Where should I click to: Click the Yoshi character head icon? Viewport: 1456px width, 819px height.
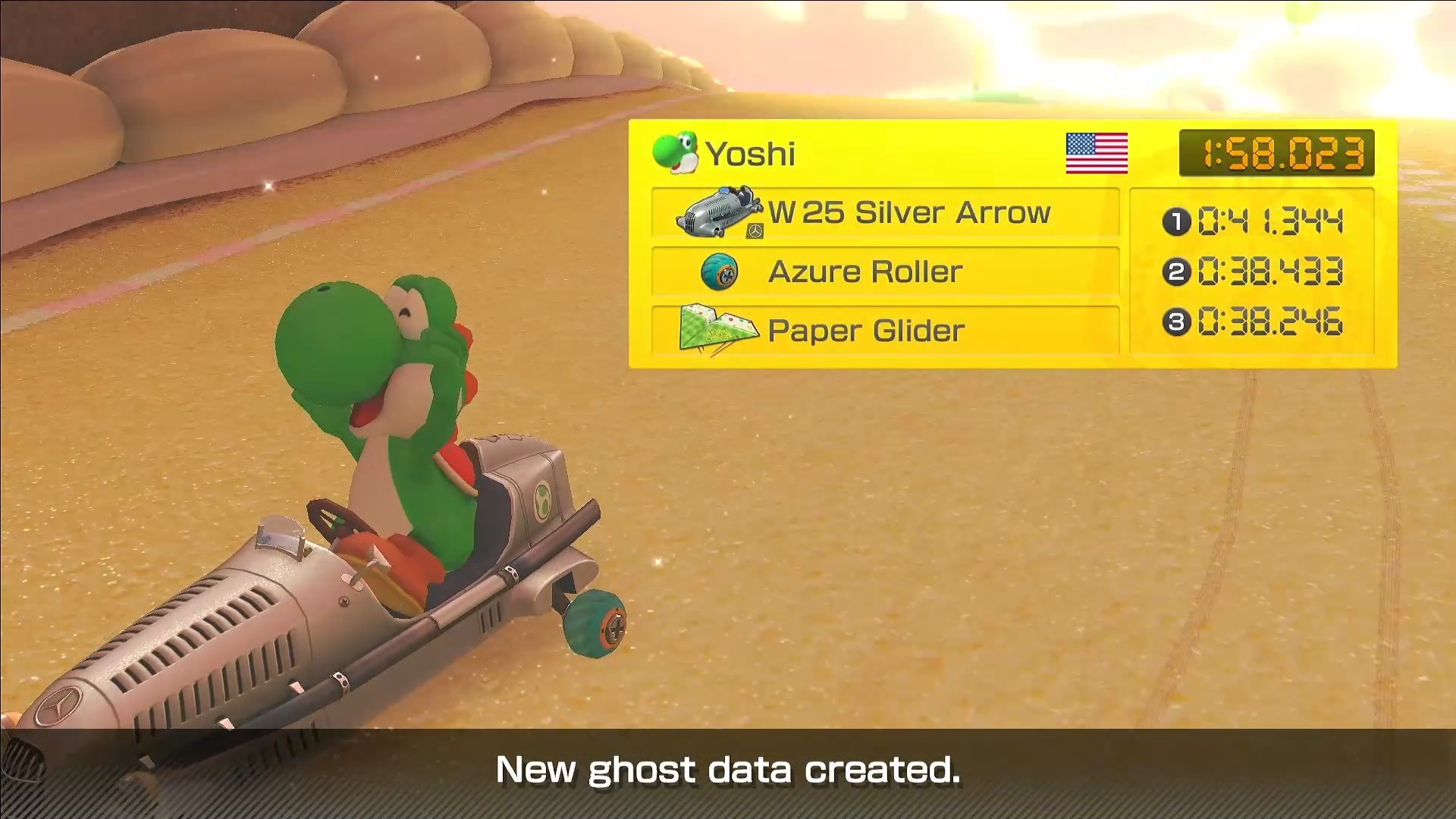pos(675,152)
